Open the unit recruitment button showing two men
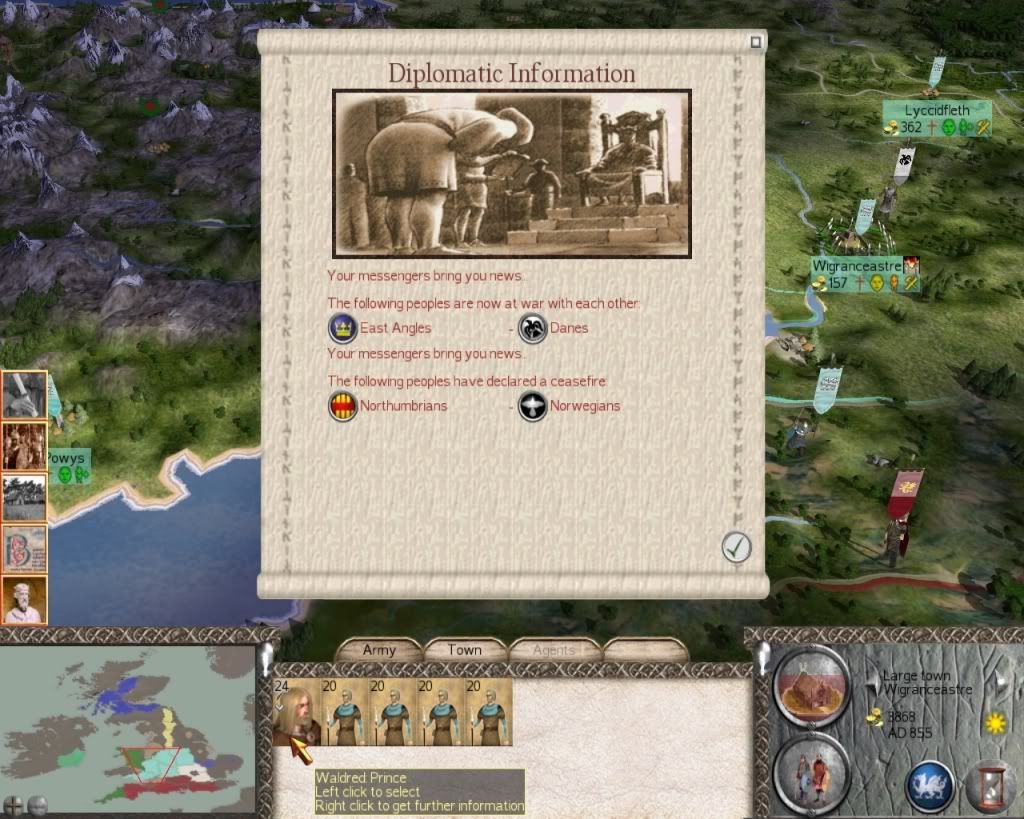Screen dimensions: 1024x819 [x=811, y=773]
